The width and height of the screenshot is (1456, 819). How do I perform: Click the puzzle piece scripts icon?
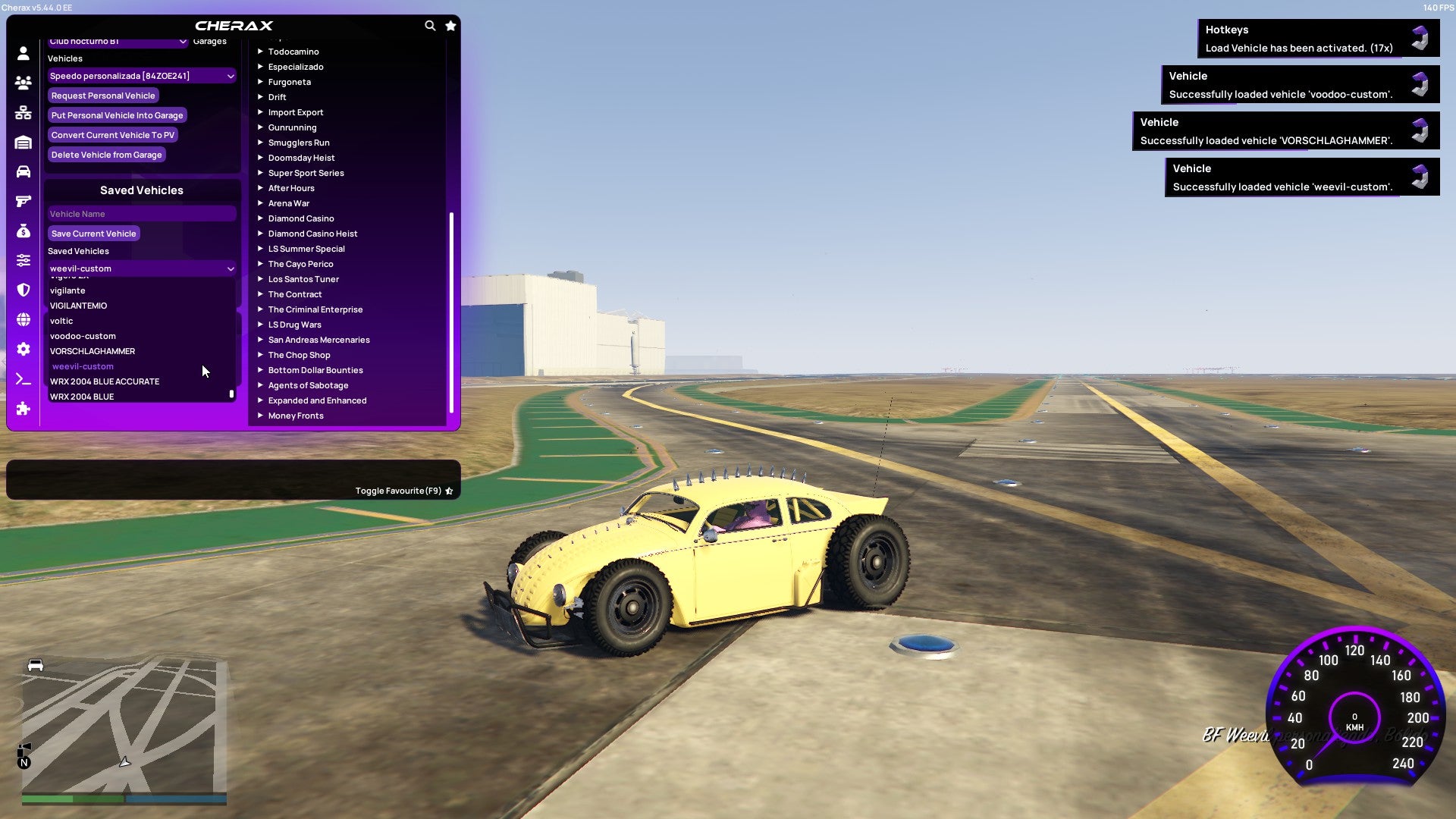[x=23, y=409]
